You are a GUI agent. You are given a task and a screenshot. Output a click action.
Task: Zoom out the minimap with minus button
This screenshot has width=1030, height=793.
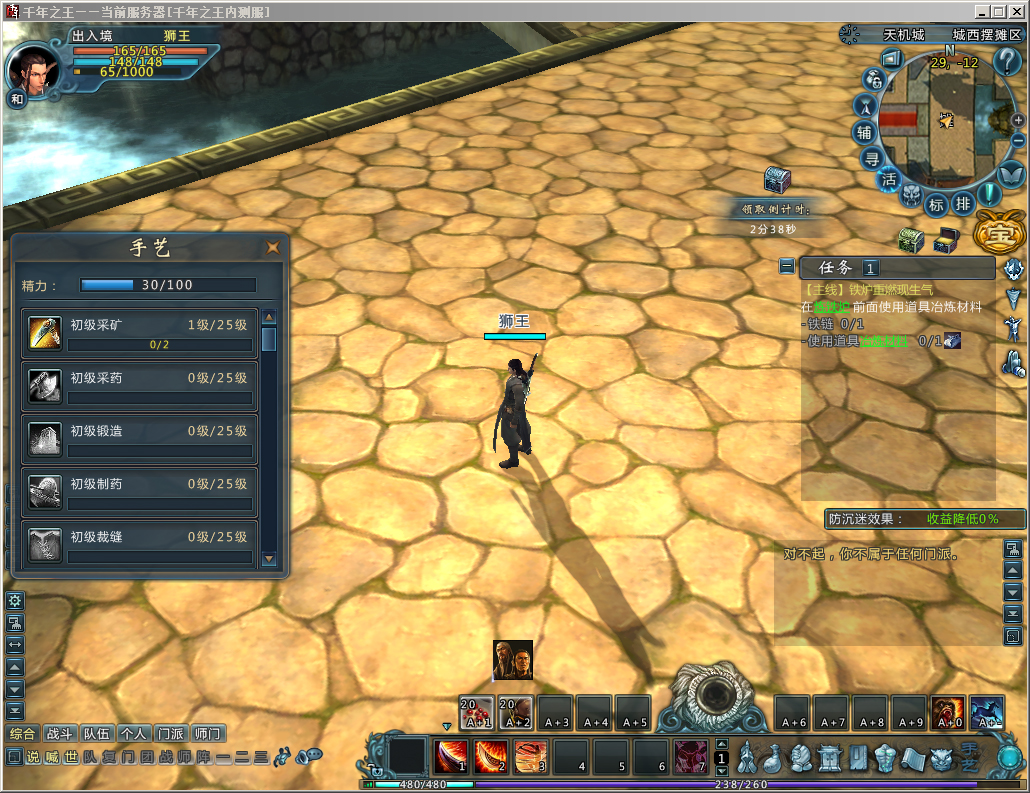click(1018, 141)
